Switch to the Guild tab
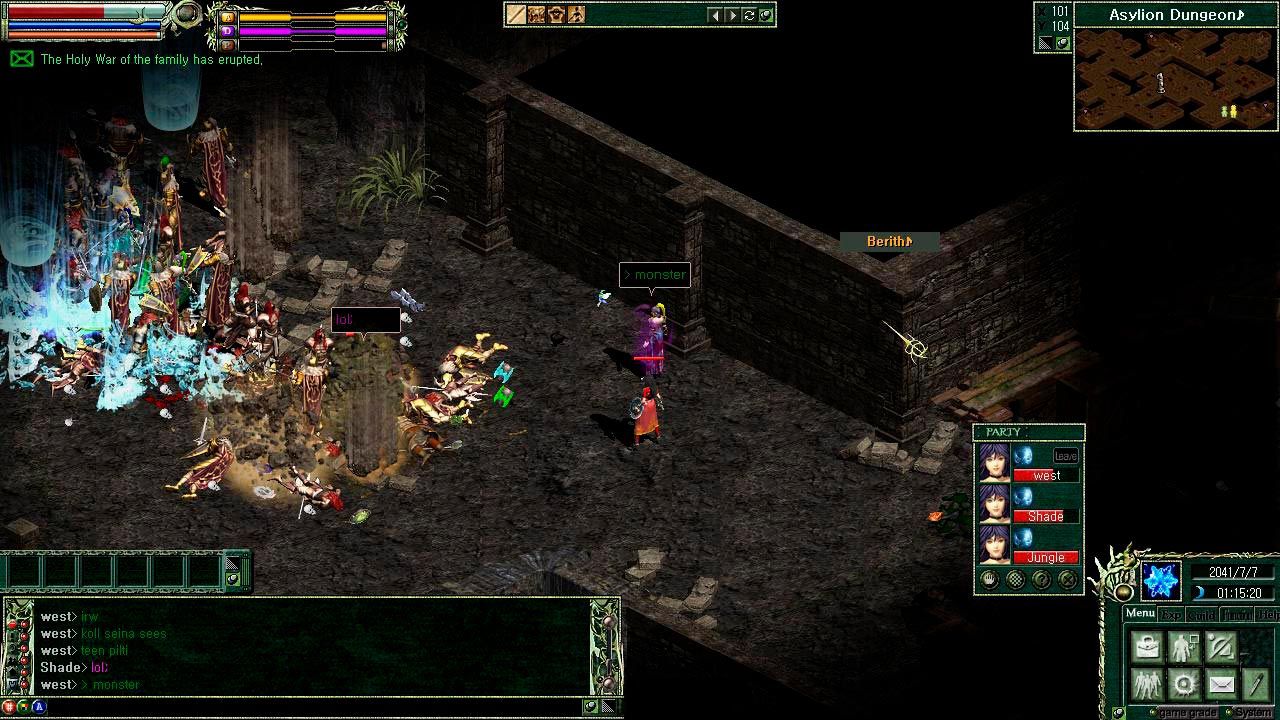The image size is (1280, 720). coord(1202,615)
